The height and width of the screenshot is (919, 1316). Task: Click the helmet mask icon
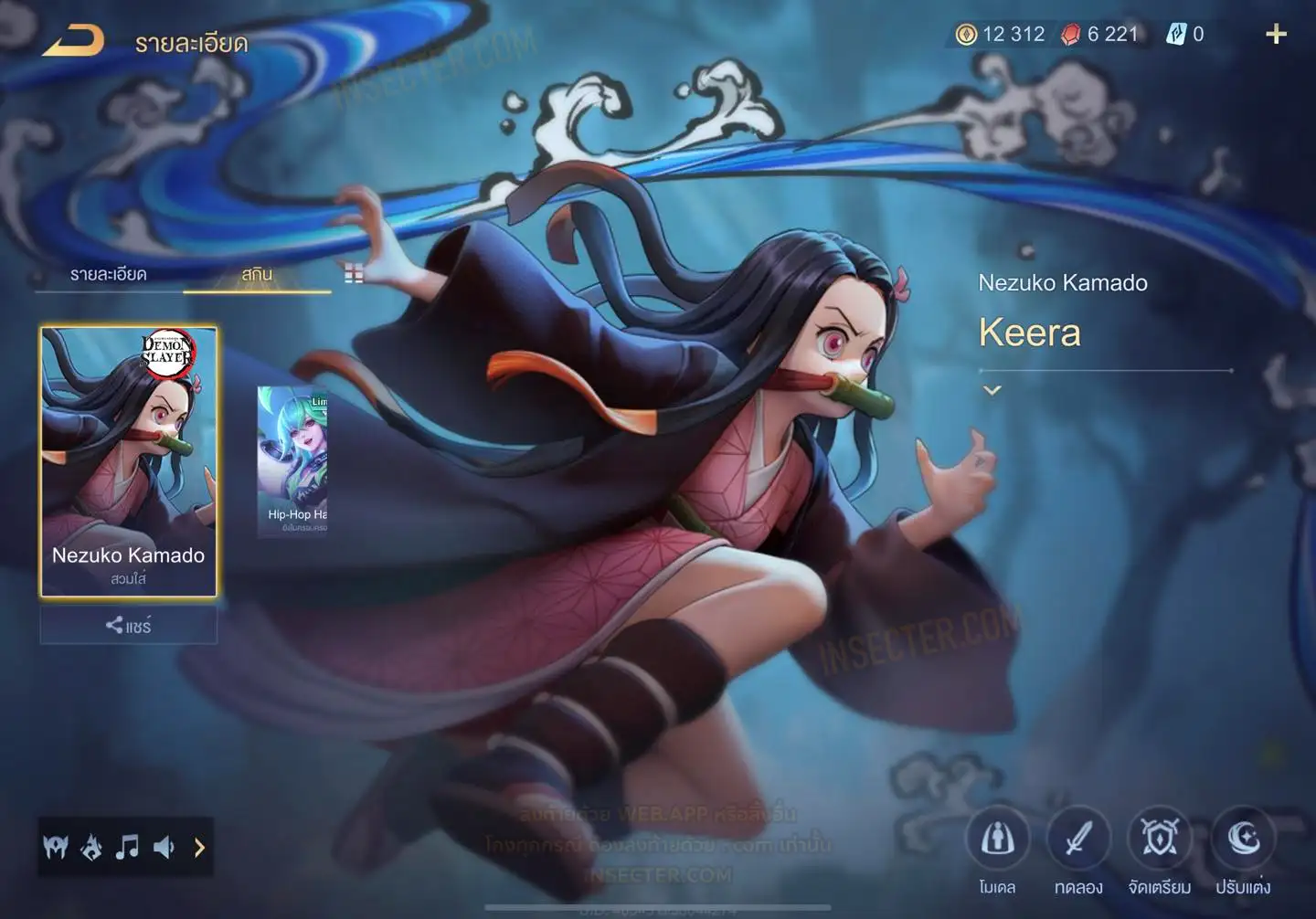pyautogui.click(x=56, y=848)
